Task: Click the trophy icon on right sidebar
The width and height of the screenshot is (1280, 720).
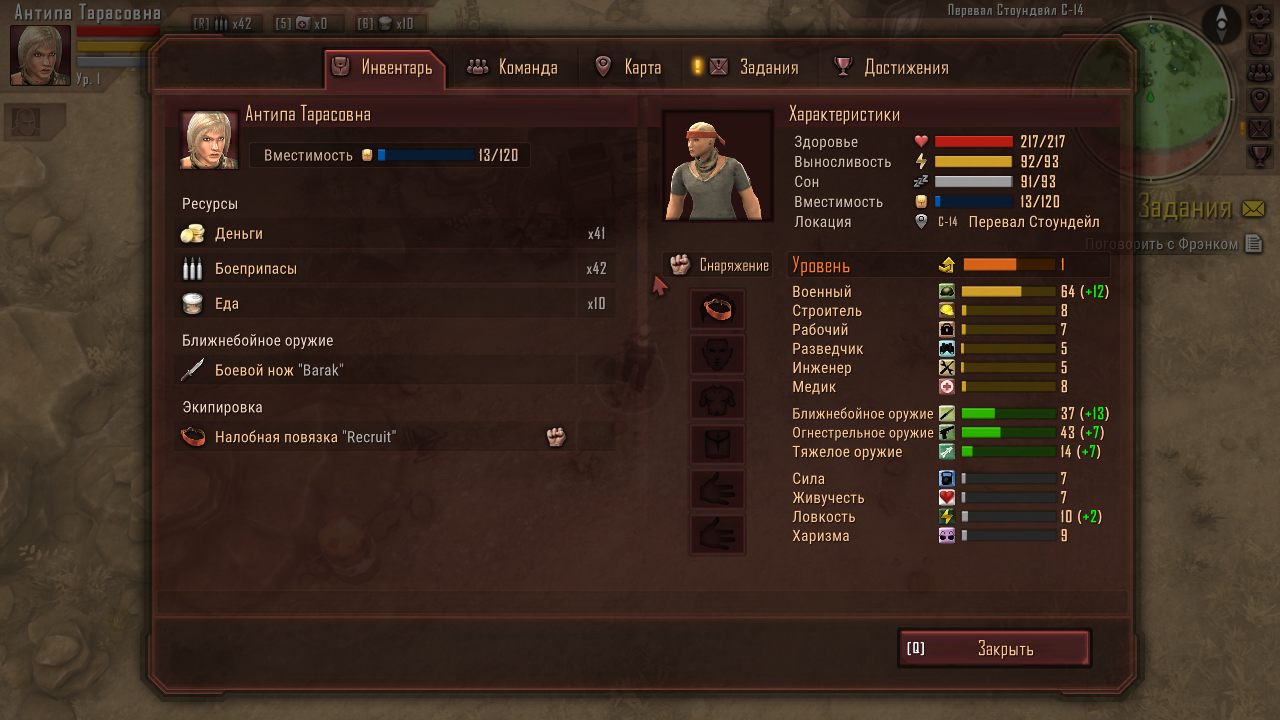Action: click(1260, 156)
